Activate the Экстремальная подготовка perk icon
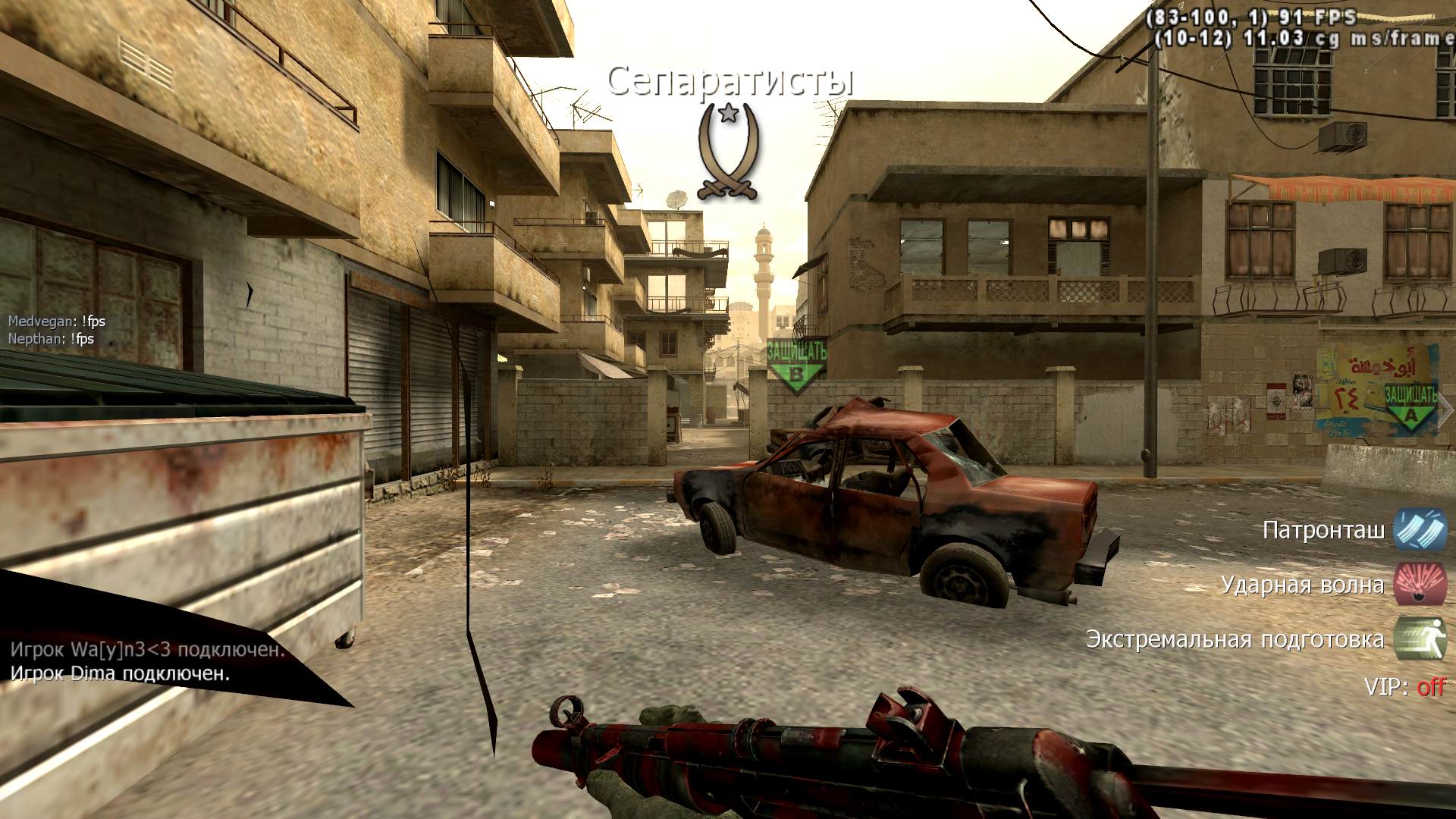Screen dimensions: 1456x819 point(1420,639)
